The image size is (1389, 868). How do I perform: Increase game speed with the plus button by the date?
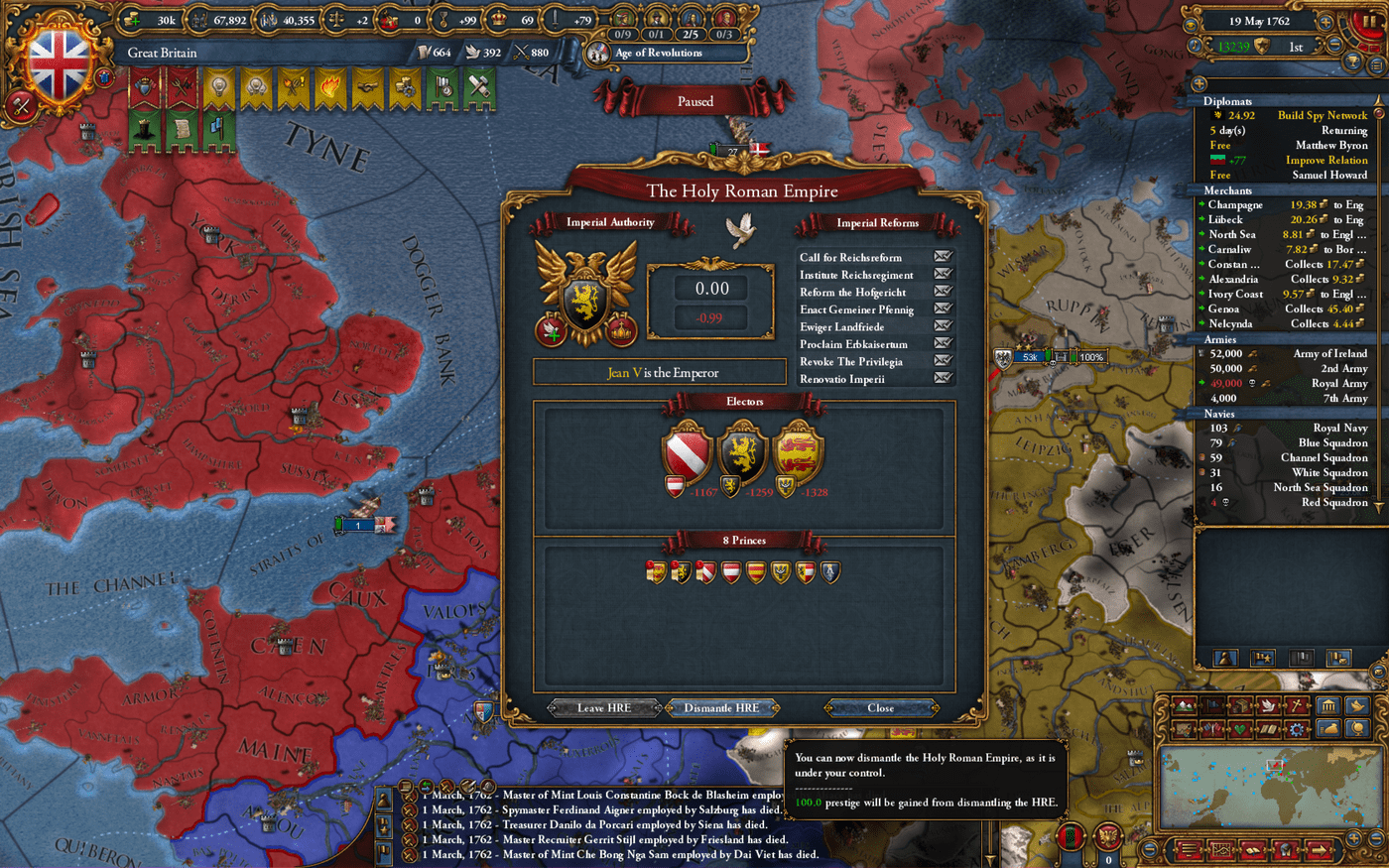point(1326,21)
